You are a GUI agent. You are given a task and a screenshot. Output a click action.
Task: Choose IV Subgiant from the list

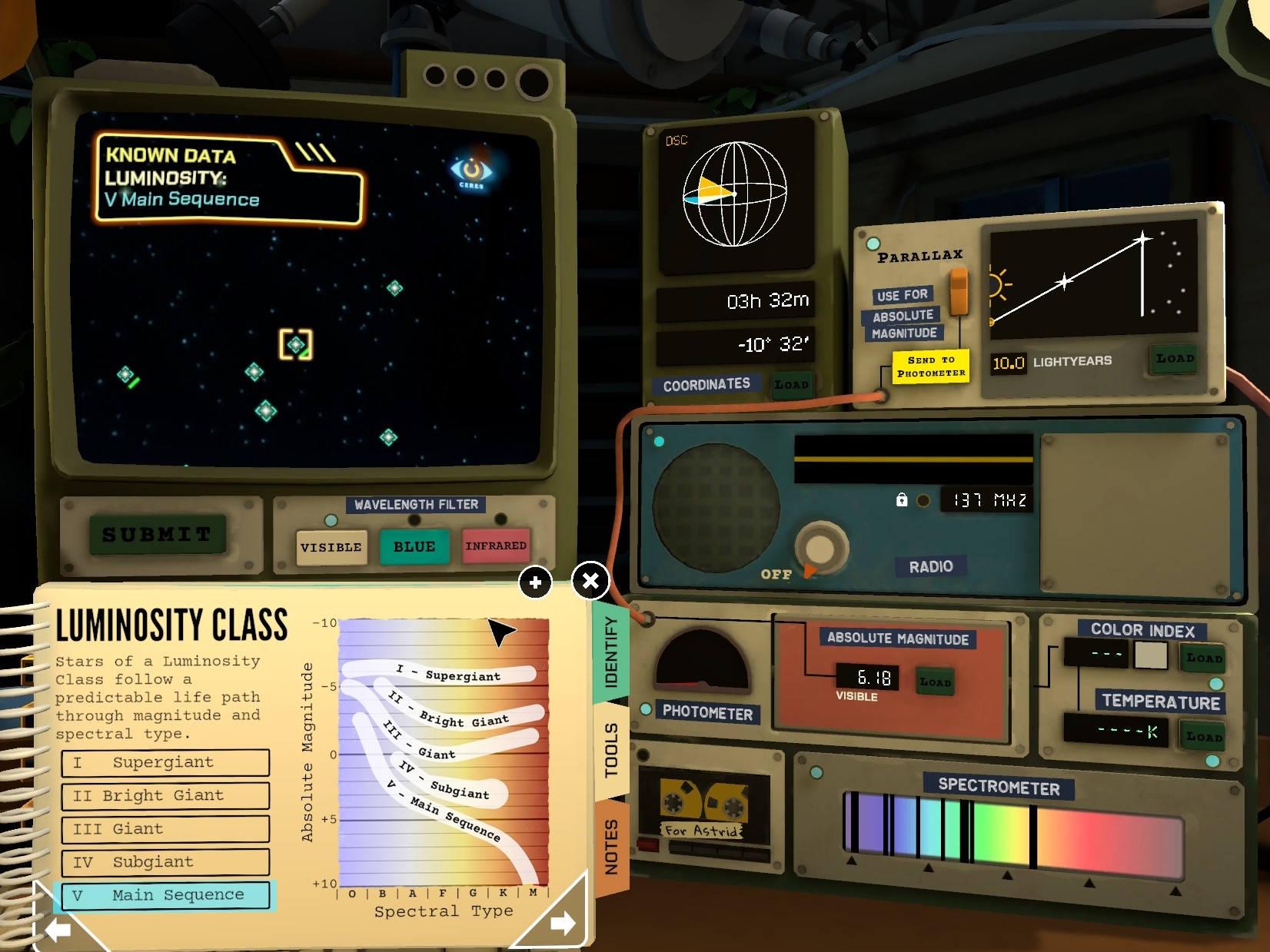pos(165,862)
